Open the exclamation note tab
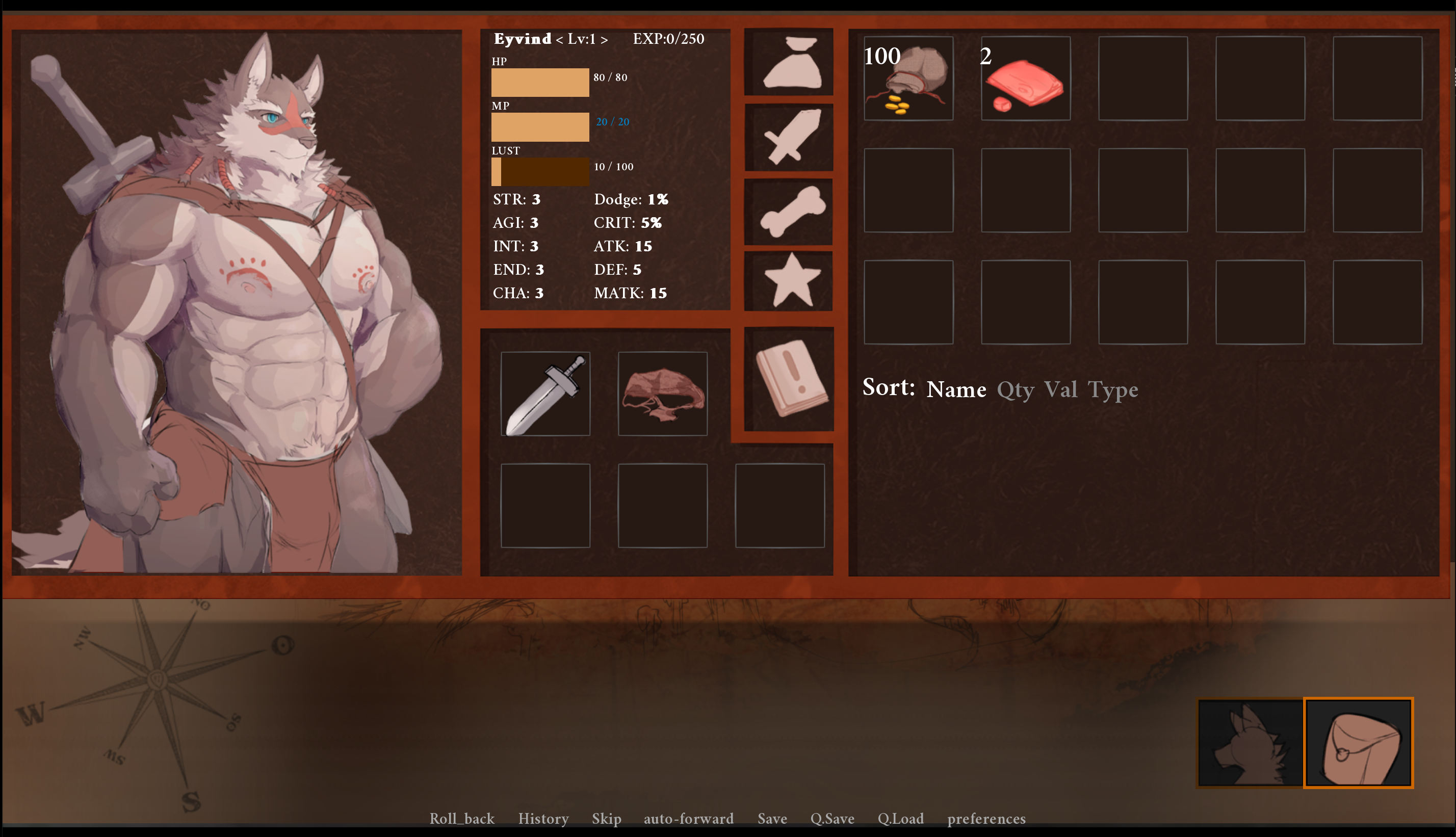Screen dimensions: 1456x837 [x=789, y=379]
